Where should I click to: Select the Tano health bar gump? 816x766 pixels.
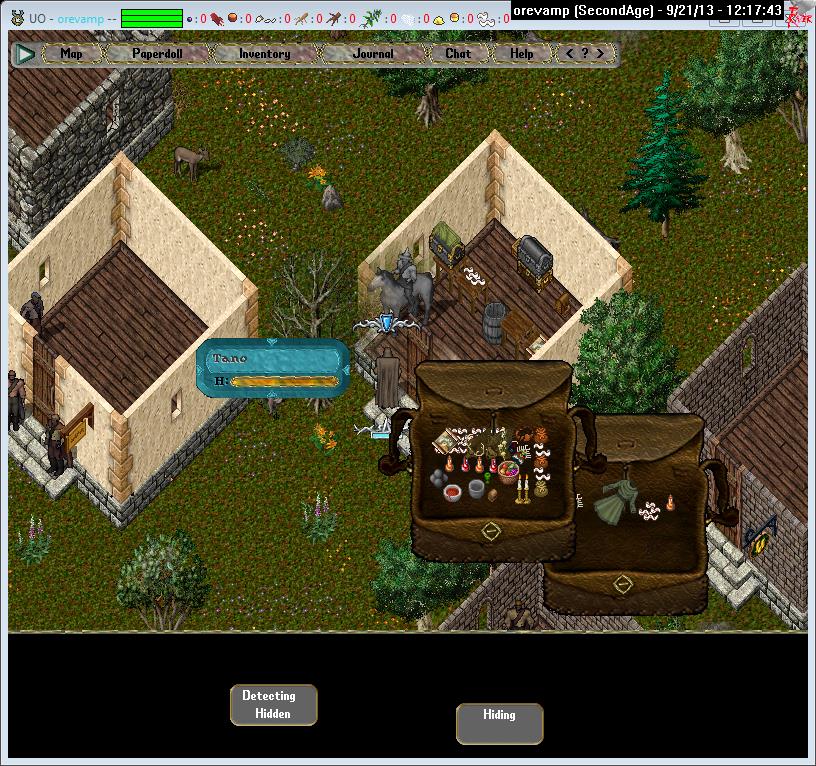tap(274, 368)
